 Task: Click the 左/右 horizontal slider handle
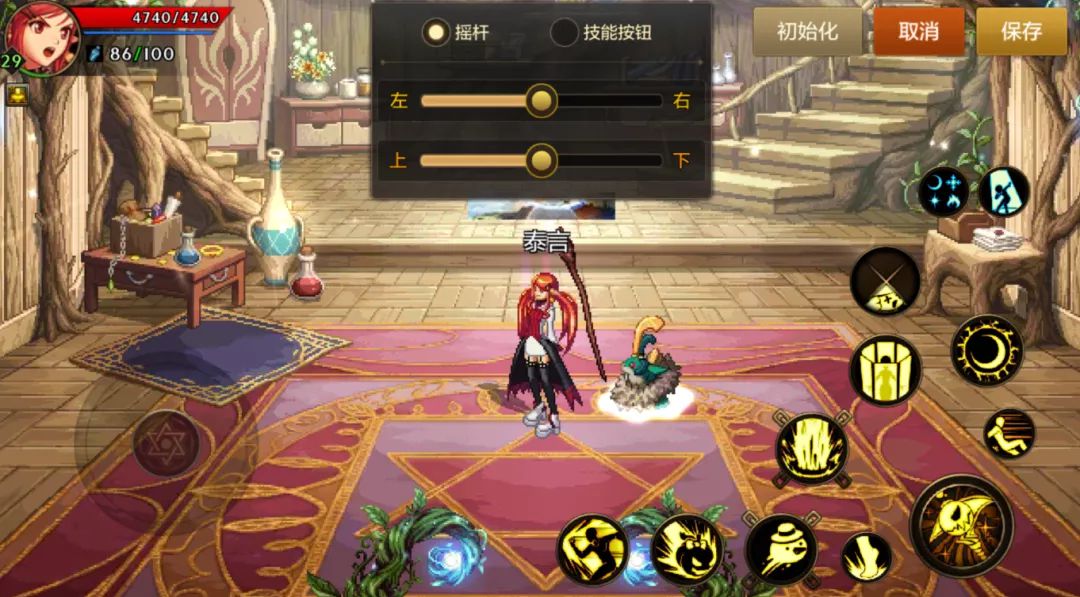541,100
